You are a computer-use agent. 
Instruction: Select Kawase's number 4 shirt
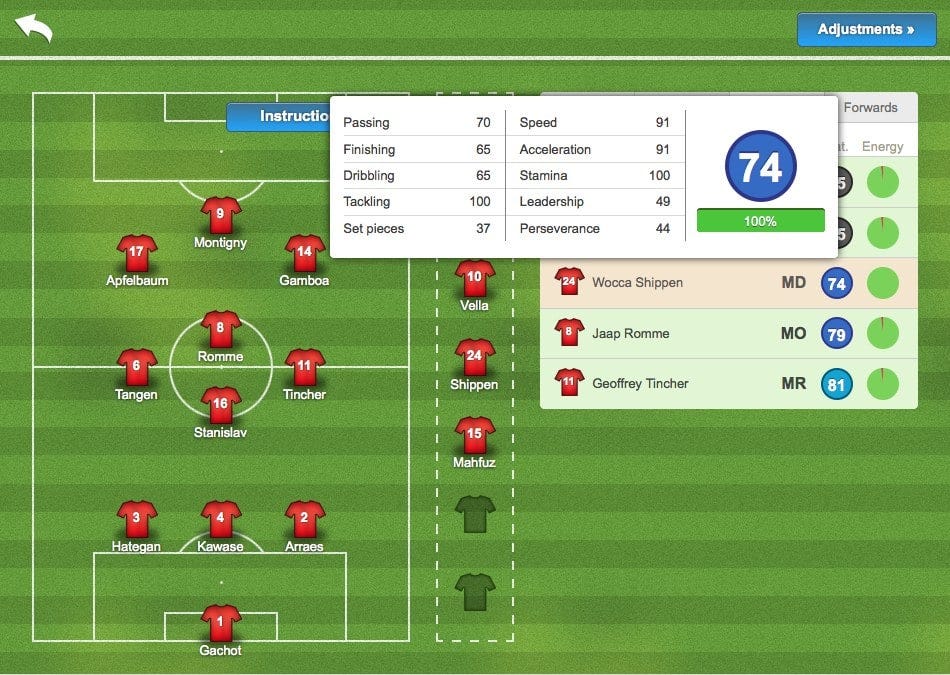tap(221, 519)
